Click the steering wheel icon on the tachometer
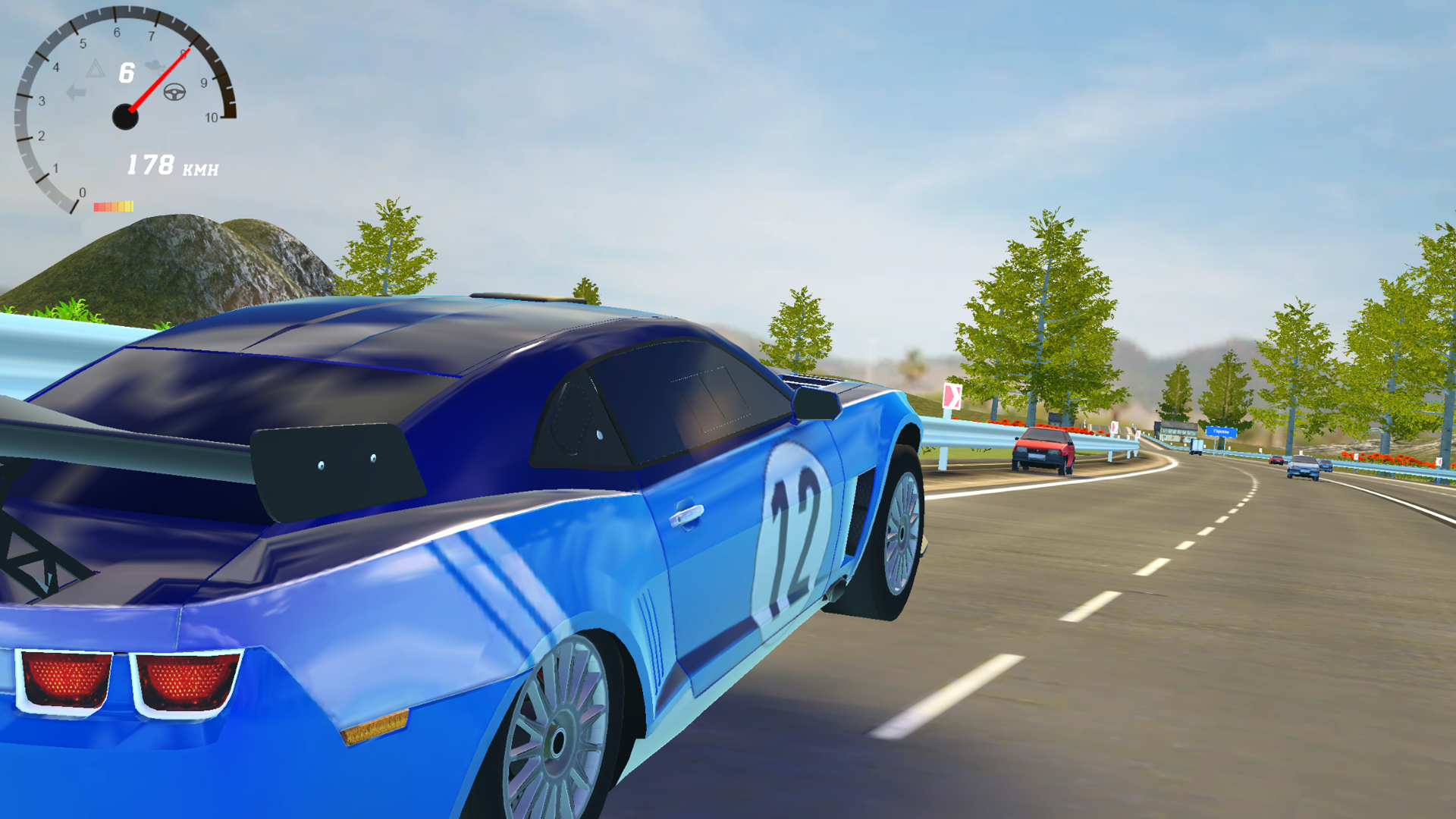This screenshot has height=819, width=1456. 175,93
